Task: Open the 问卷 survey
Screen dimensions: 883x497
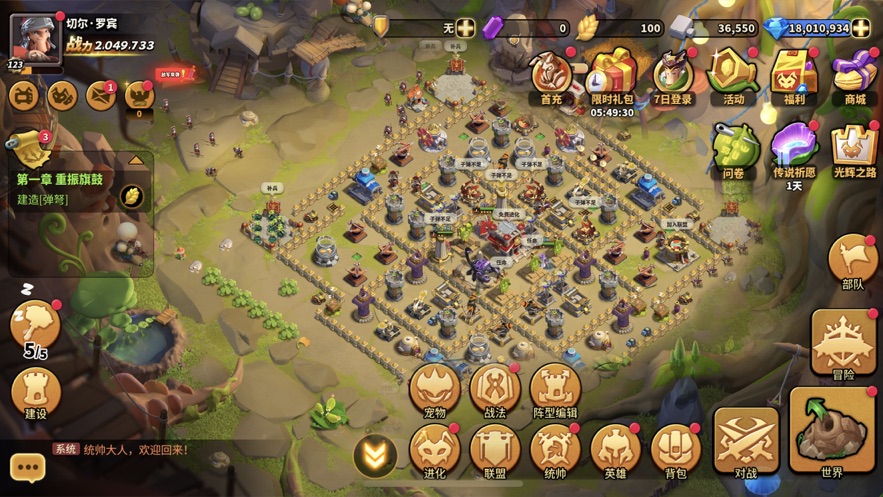Action: click(734, 150)
